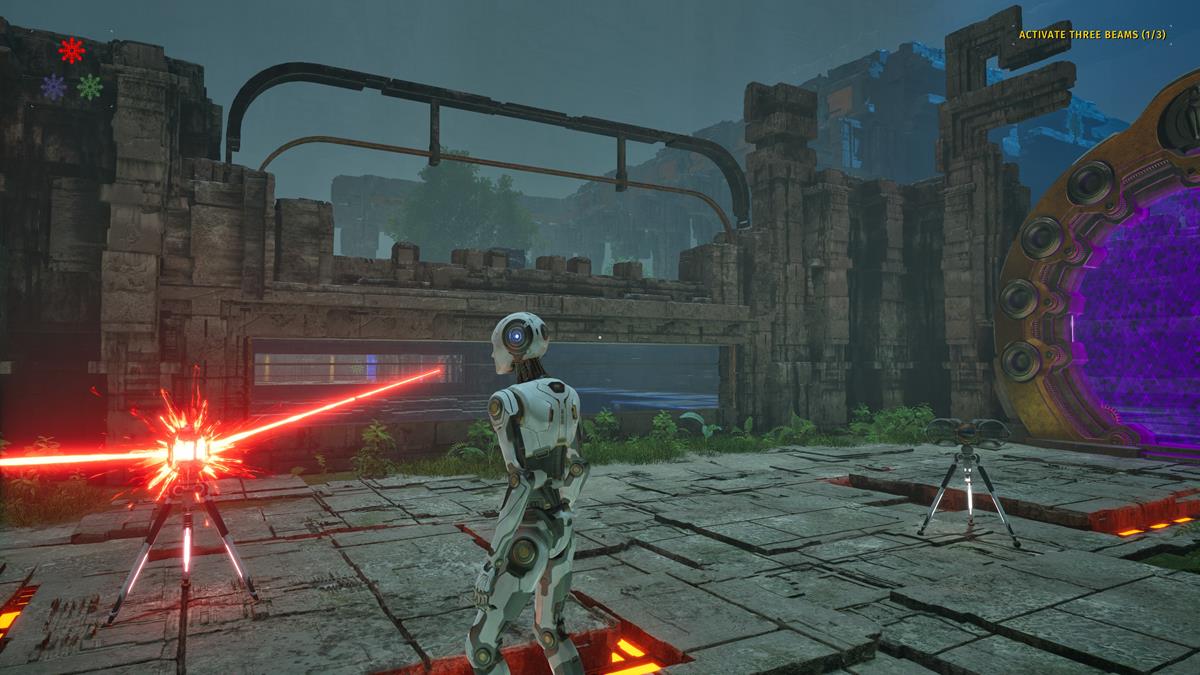Click the red beam indicator icon
The height and width of the screenshot is (675, 1200).
tap(71, 50)
